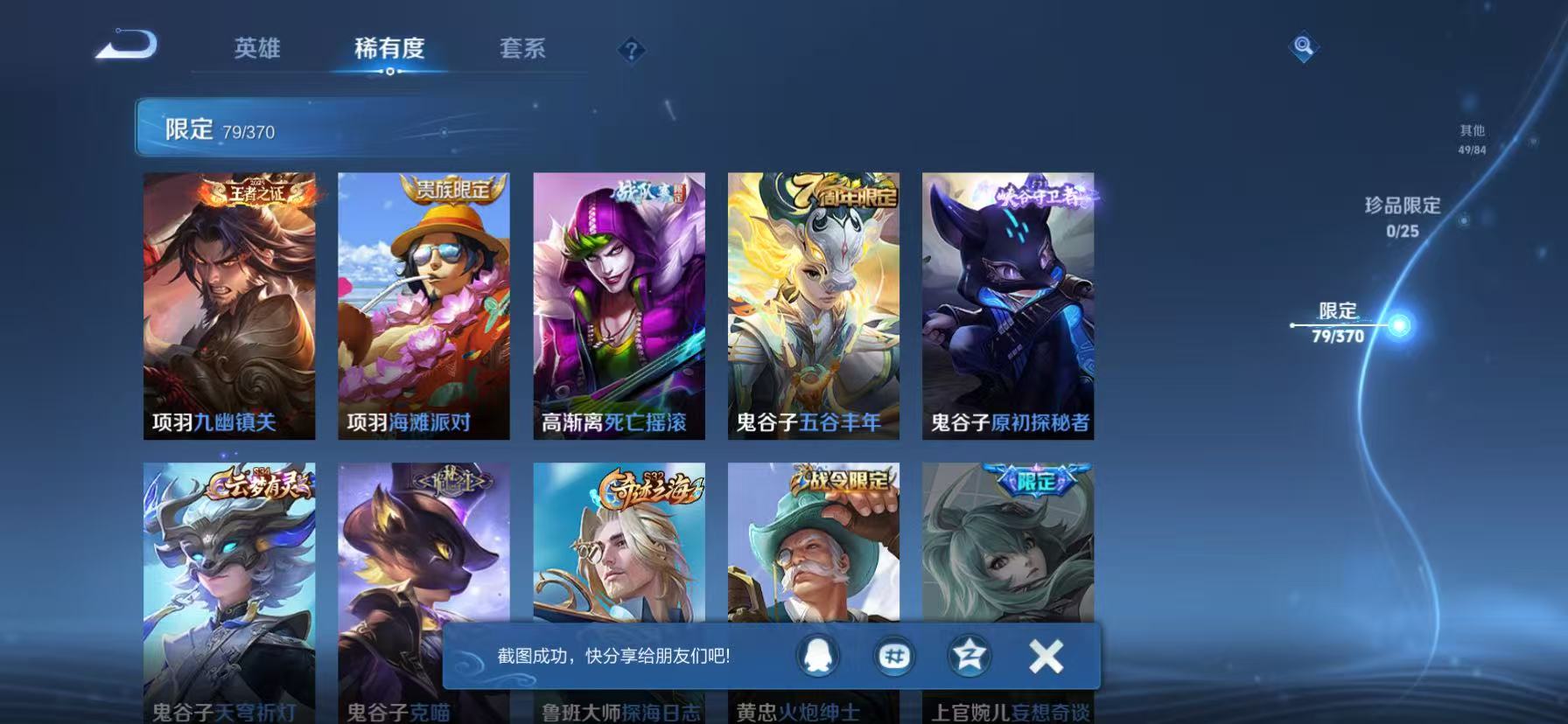Viewport: 1568px width, 724px height.
Task: Open the 原初探秘者 Gui Guzi skin
Action: [x=1006, y=306]
